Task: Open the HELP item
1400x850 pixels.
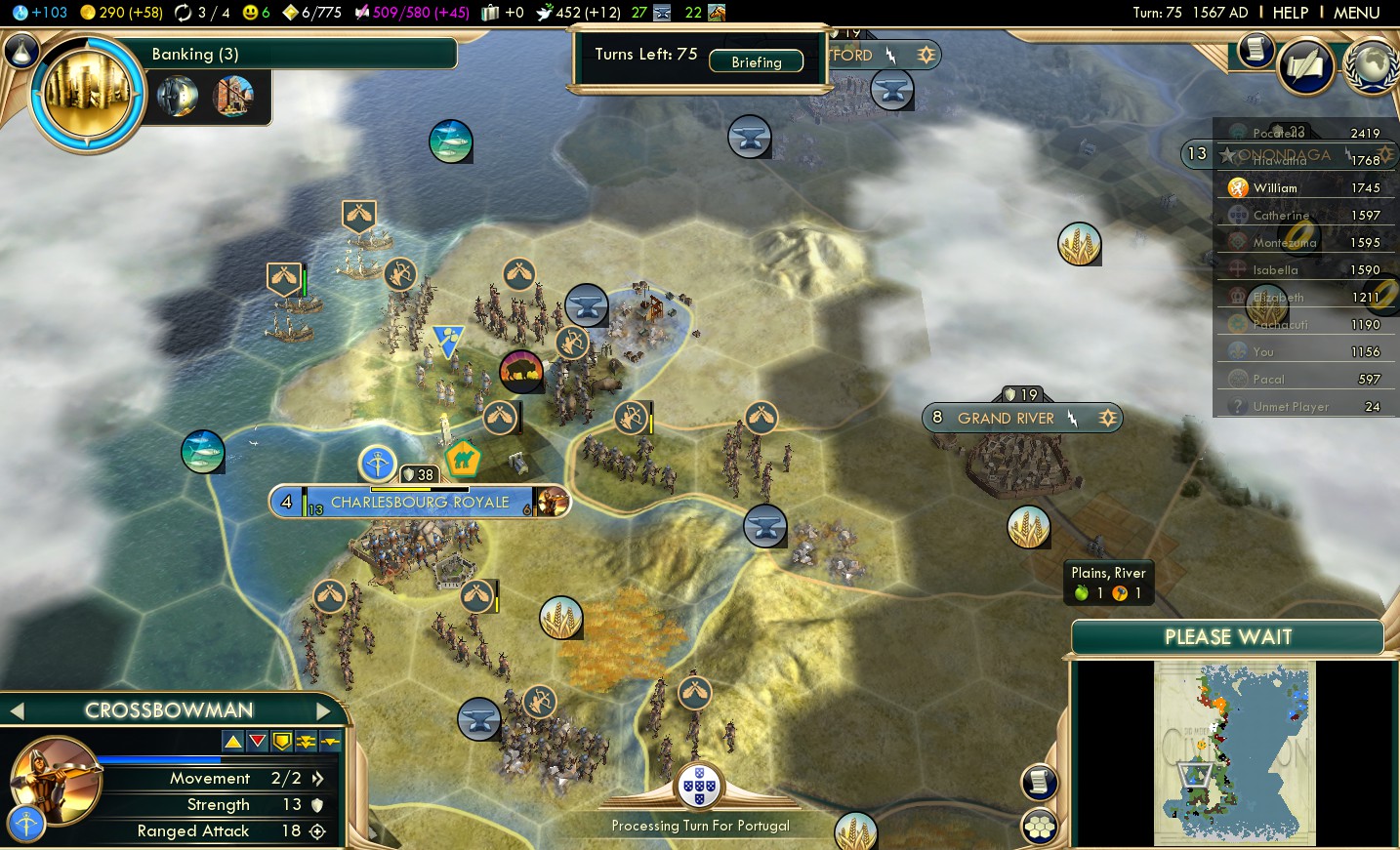Action: click(x=1291, y=13)
